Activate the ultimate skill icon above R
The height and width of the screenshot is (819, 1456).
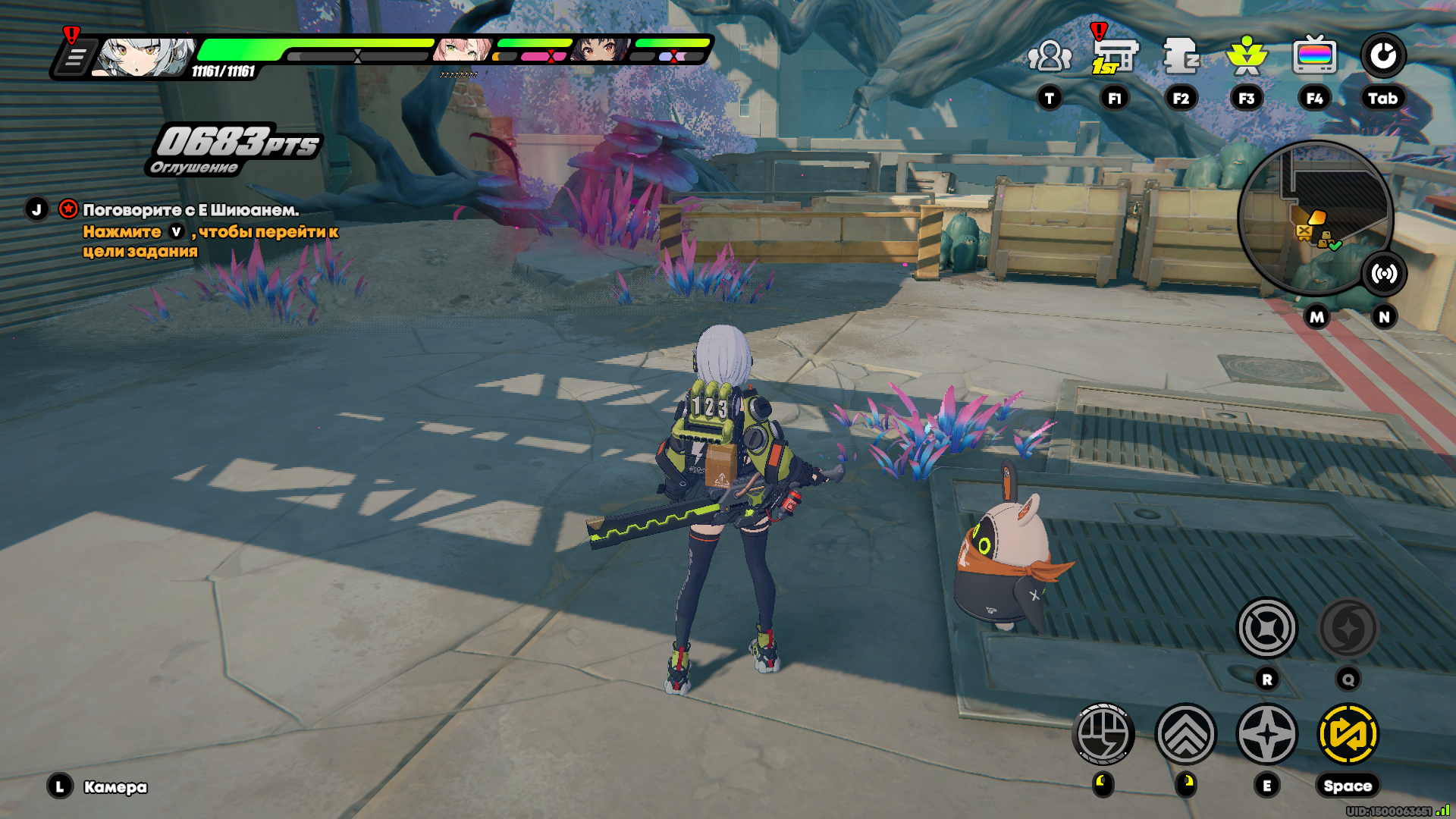1267,629
